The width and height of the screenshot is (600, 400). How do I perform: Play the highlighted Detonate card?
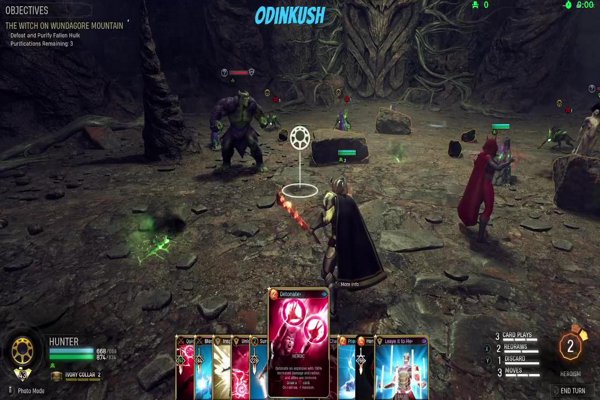tap(298, 342)
